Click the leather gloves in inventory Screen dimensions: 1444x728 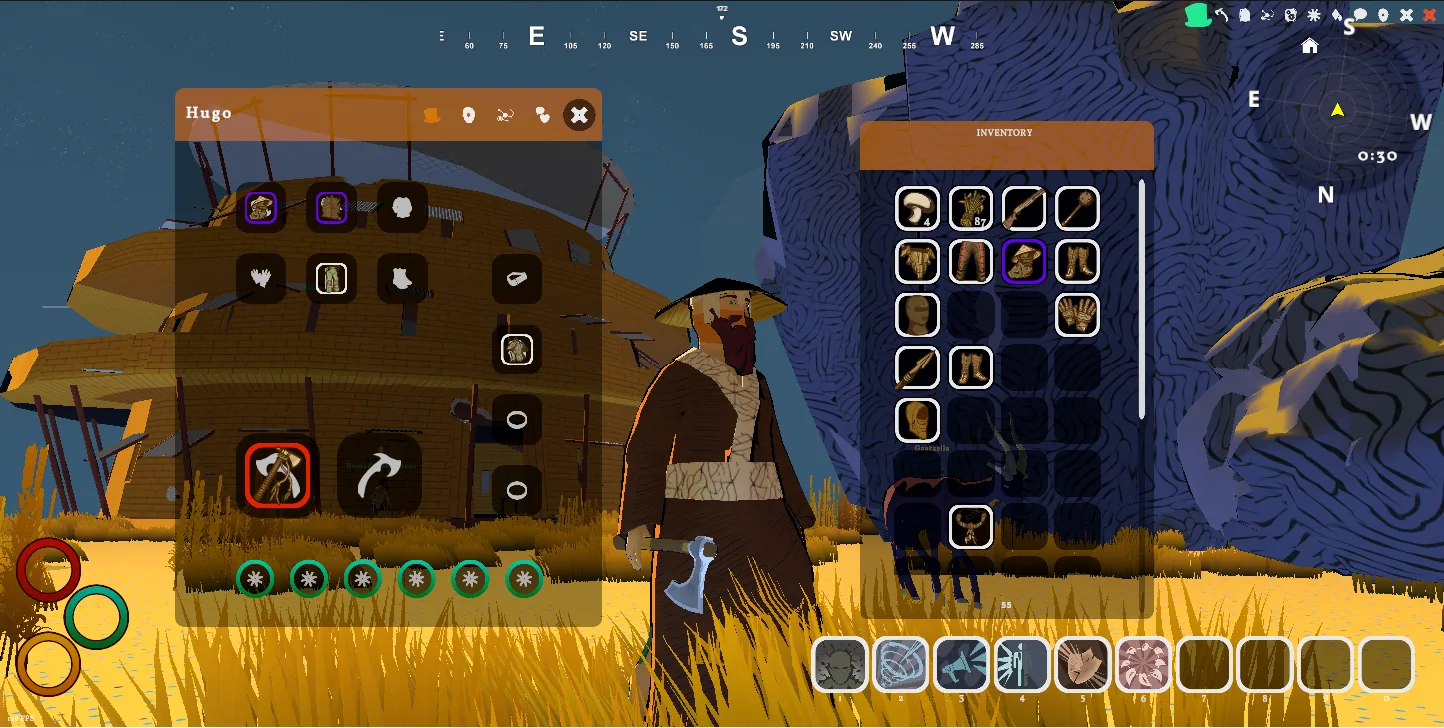pyautogui.click(x=1077, y=314)
